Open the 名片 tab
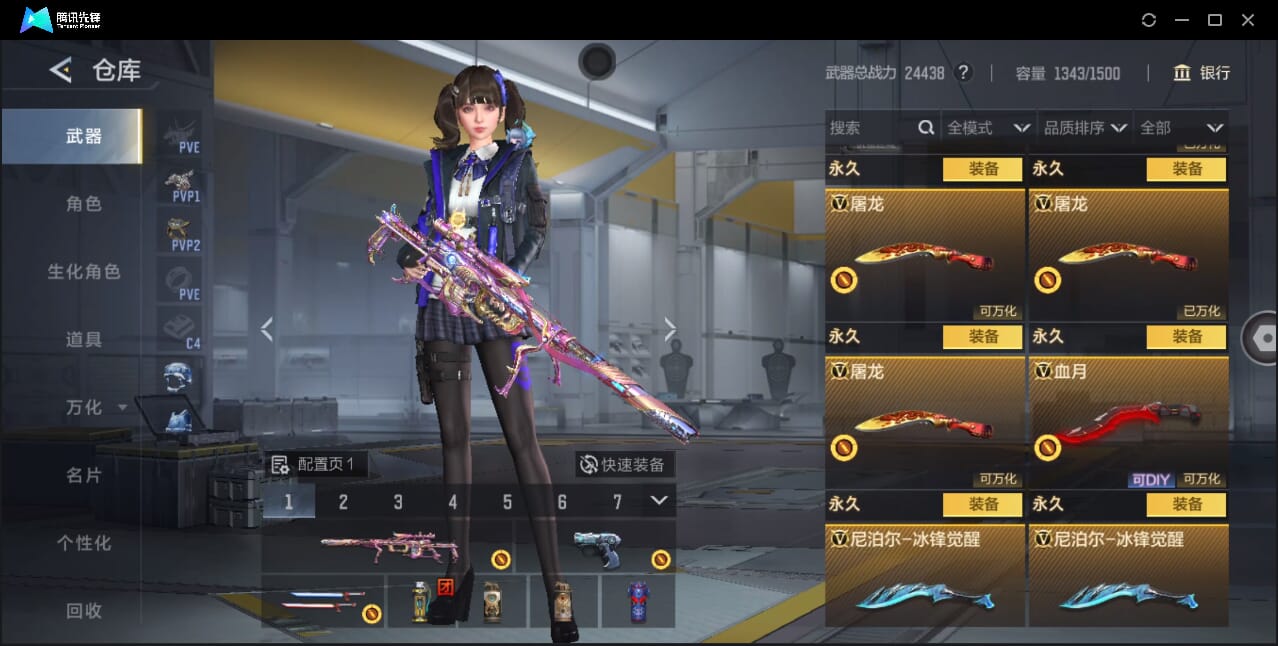 (84, 475)
